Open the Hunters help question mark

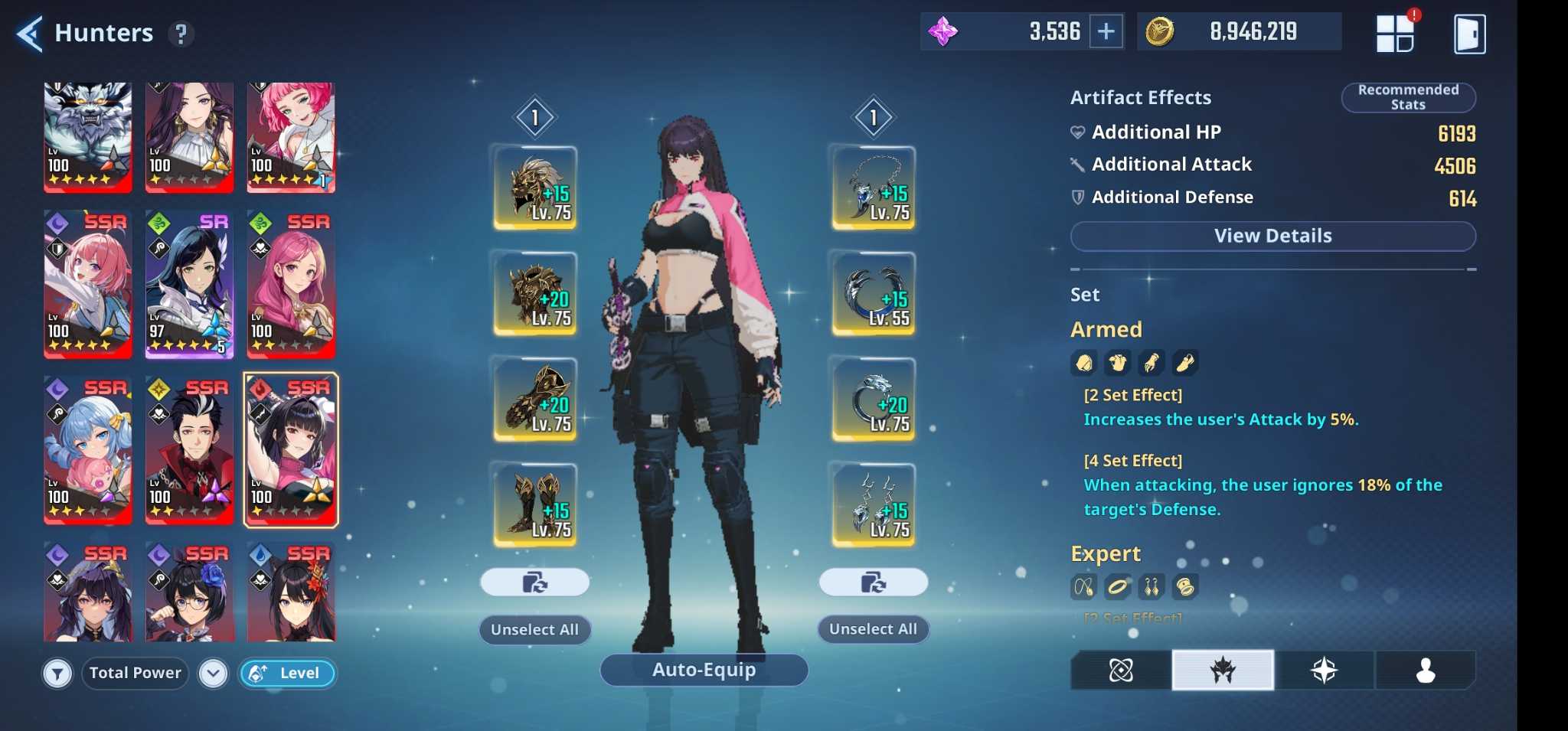point(181,34)
